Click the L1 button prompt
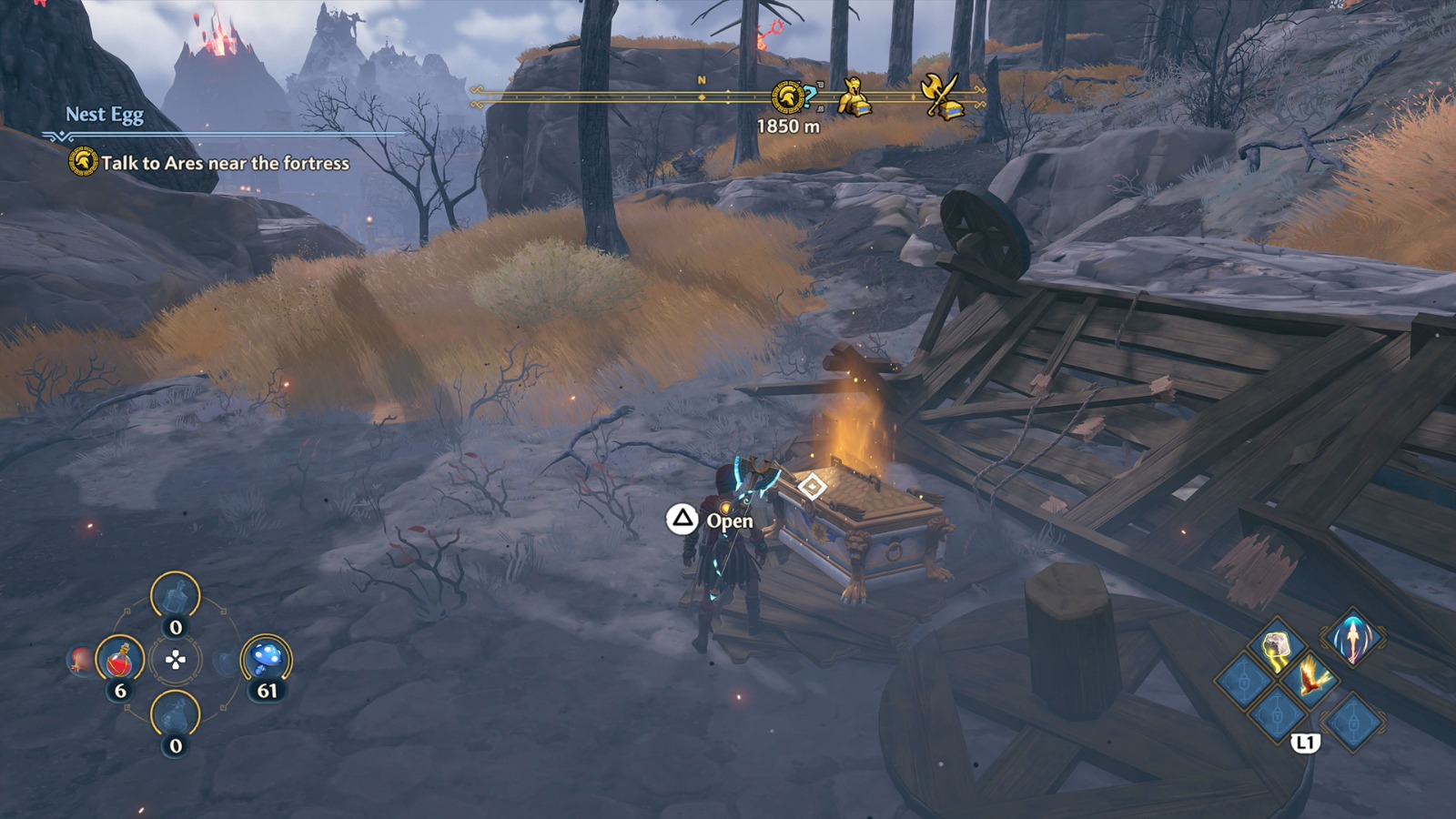 point(1305,742)
